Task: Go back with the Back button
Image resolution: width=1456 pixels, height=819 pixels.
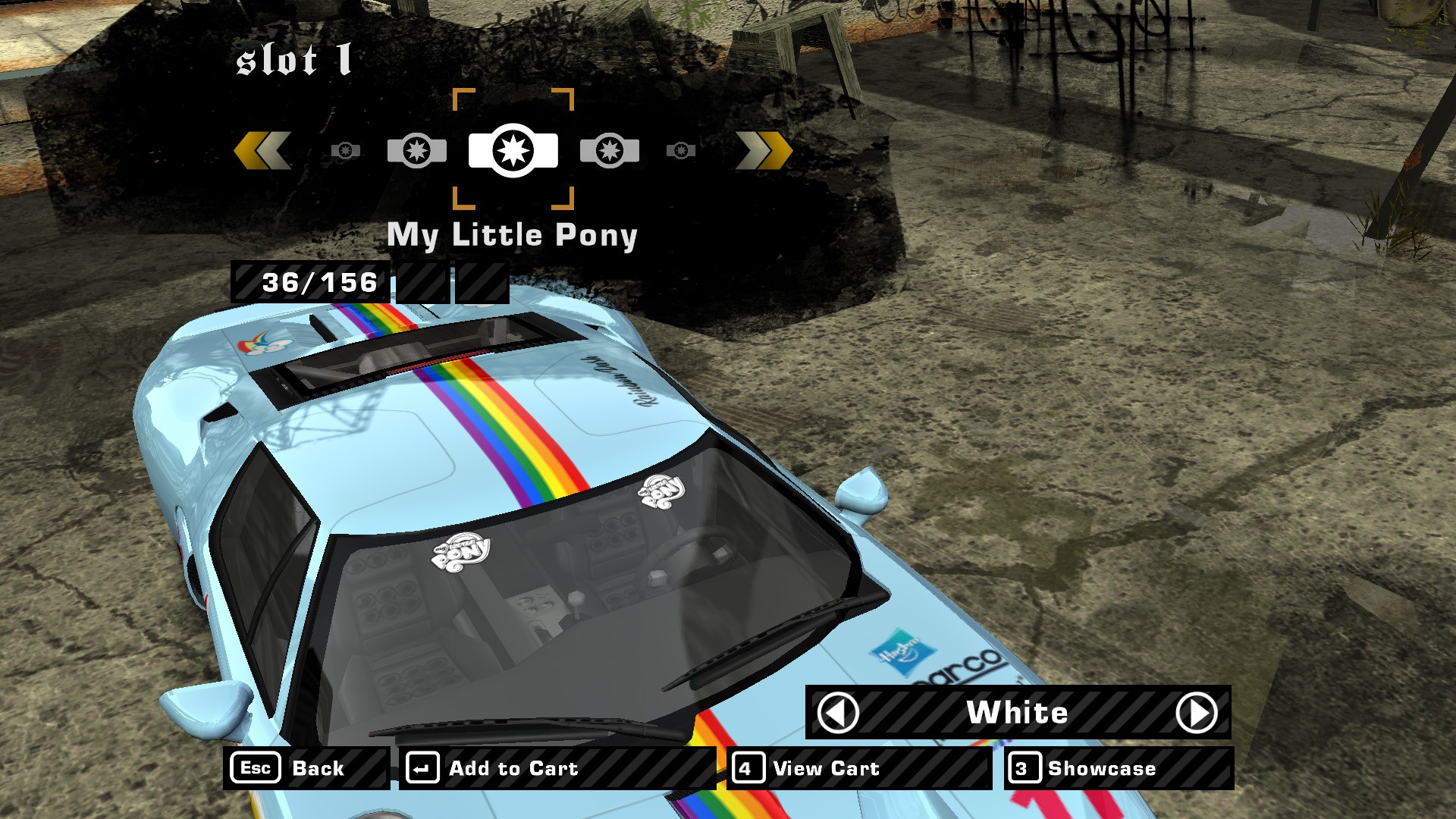Action: pos(306,768)
